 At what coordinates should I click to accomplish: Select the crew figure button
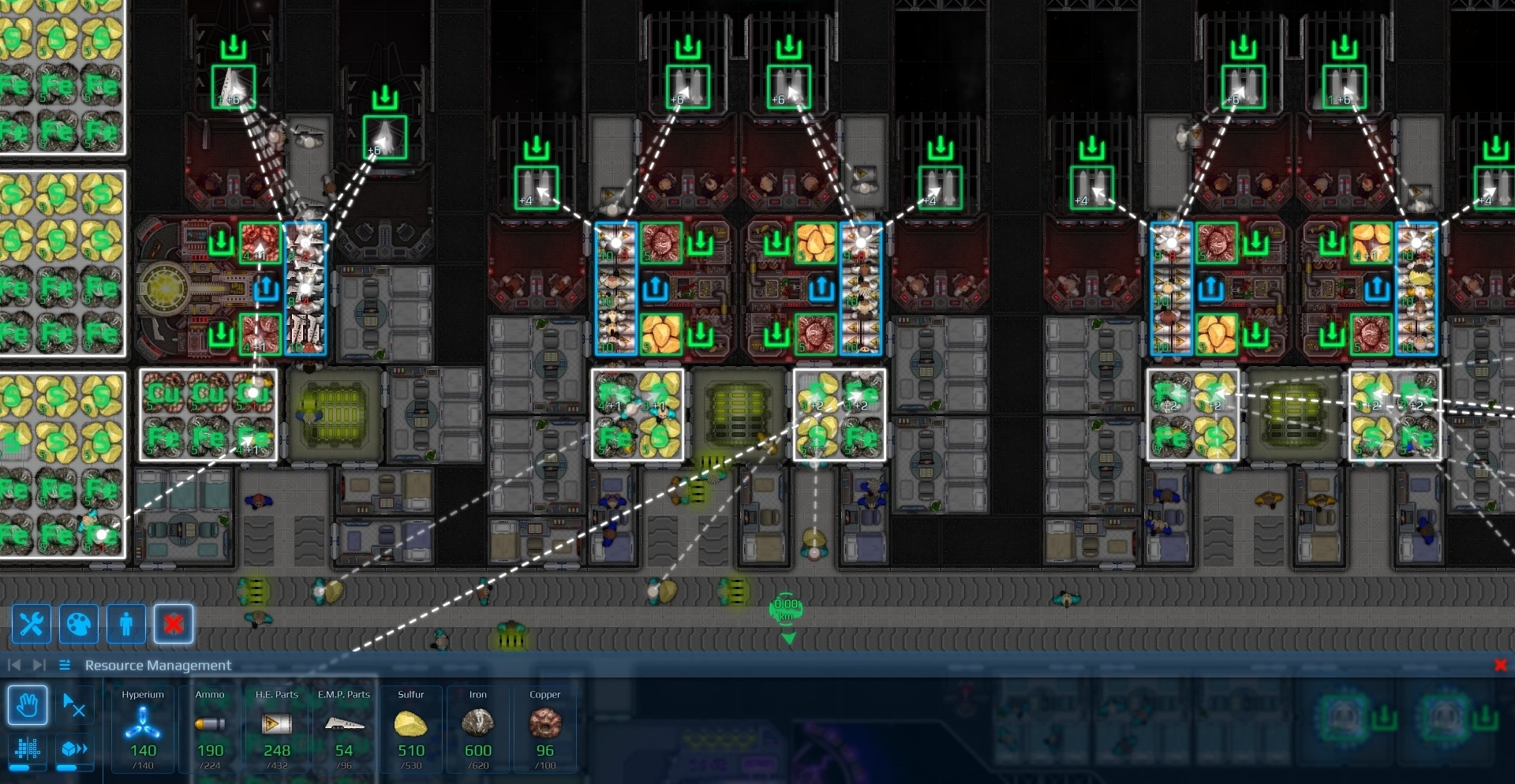126,625
